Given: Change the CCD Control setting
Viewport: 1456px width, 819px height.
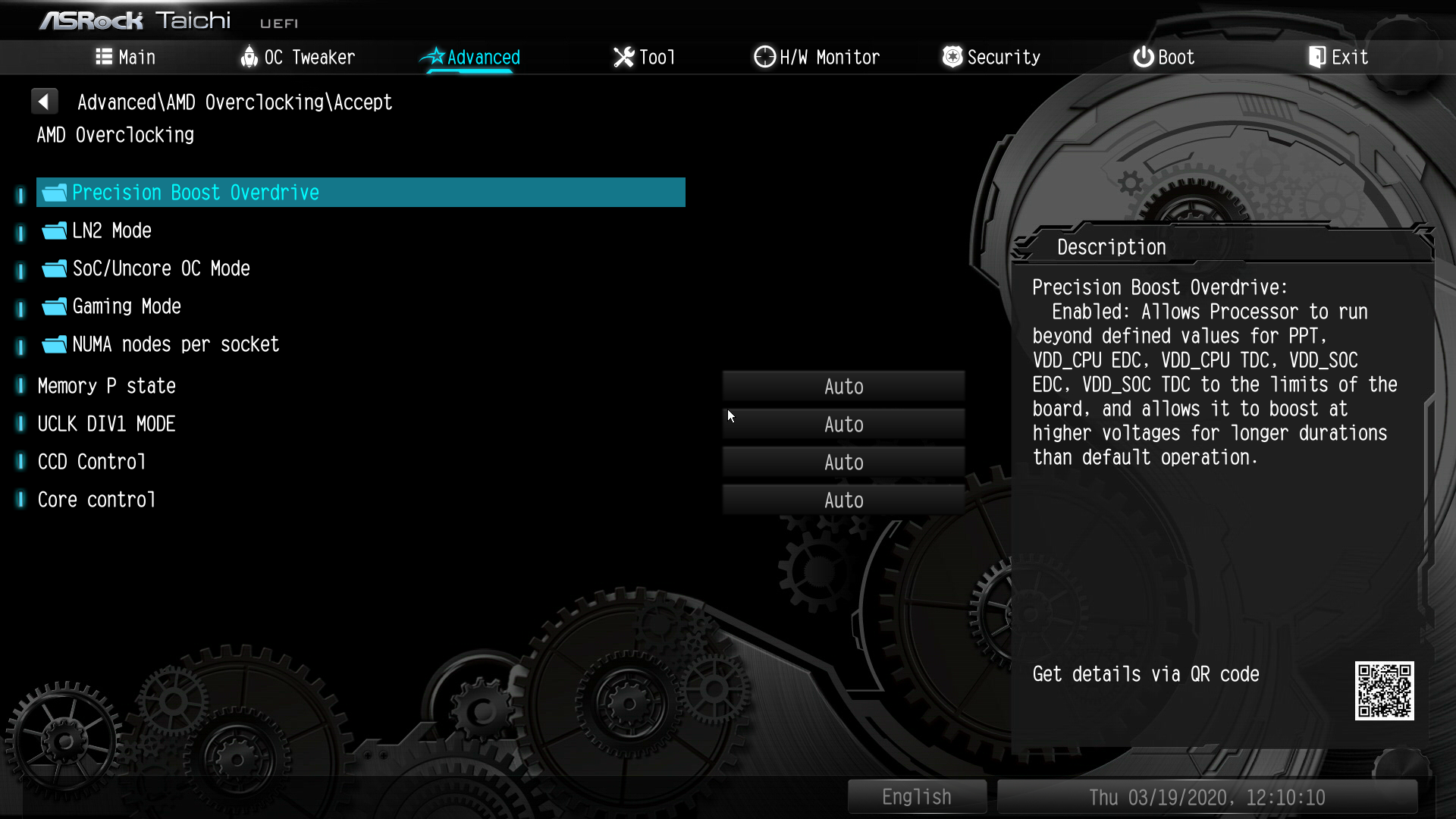Looking at the screenshot, I should (843, 463).
